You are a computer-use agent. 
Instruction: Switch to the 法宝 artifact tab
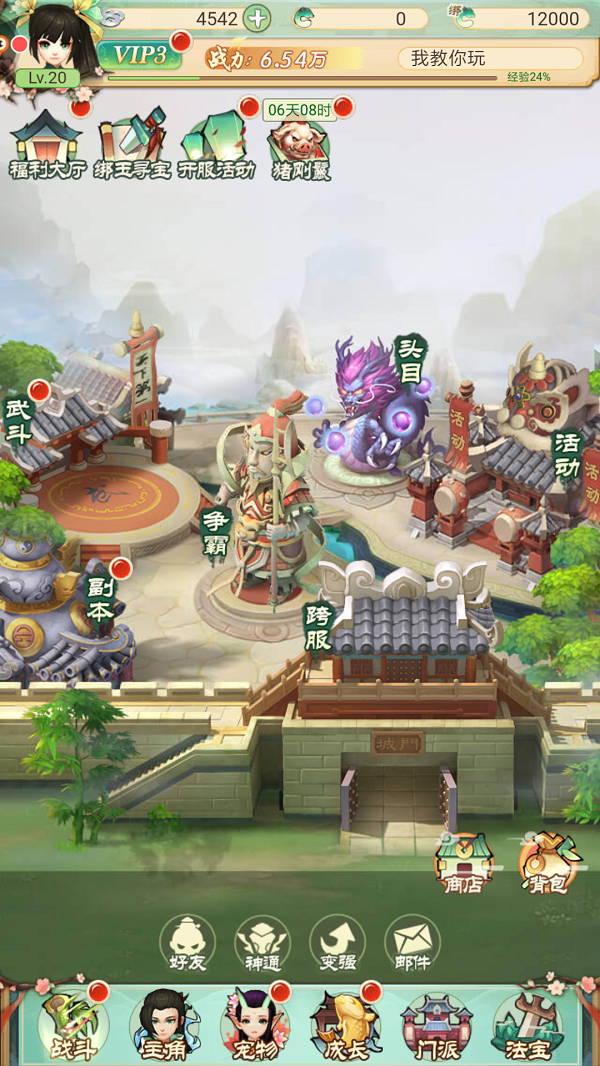coord(529,1025)
